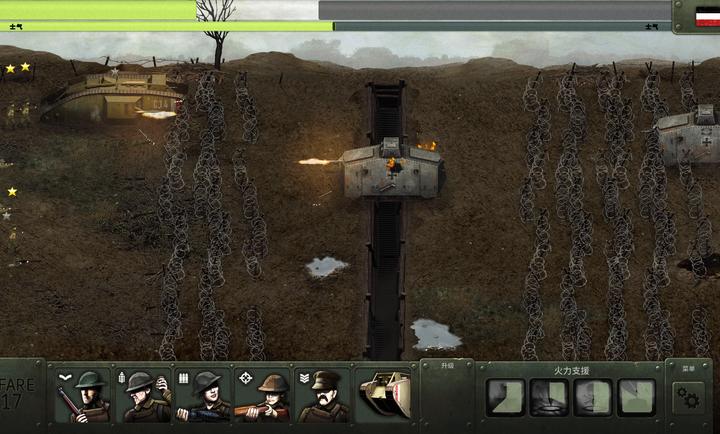
Task: Choose the sniper unit portrait
Action: coord(263,395)
